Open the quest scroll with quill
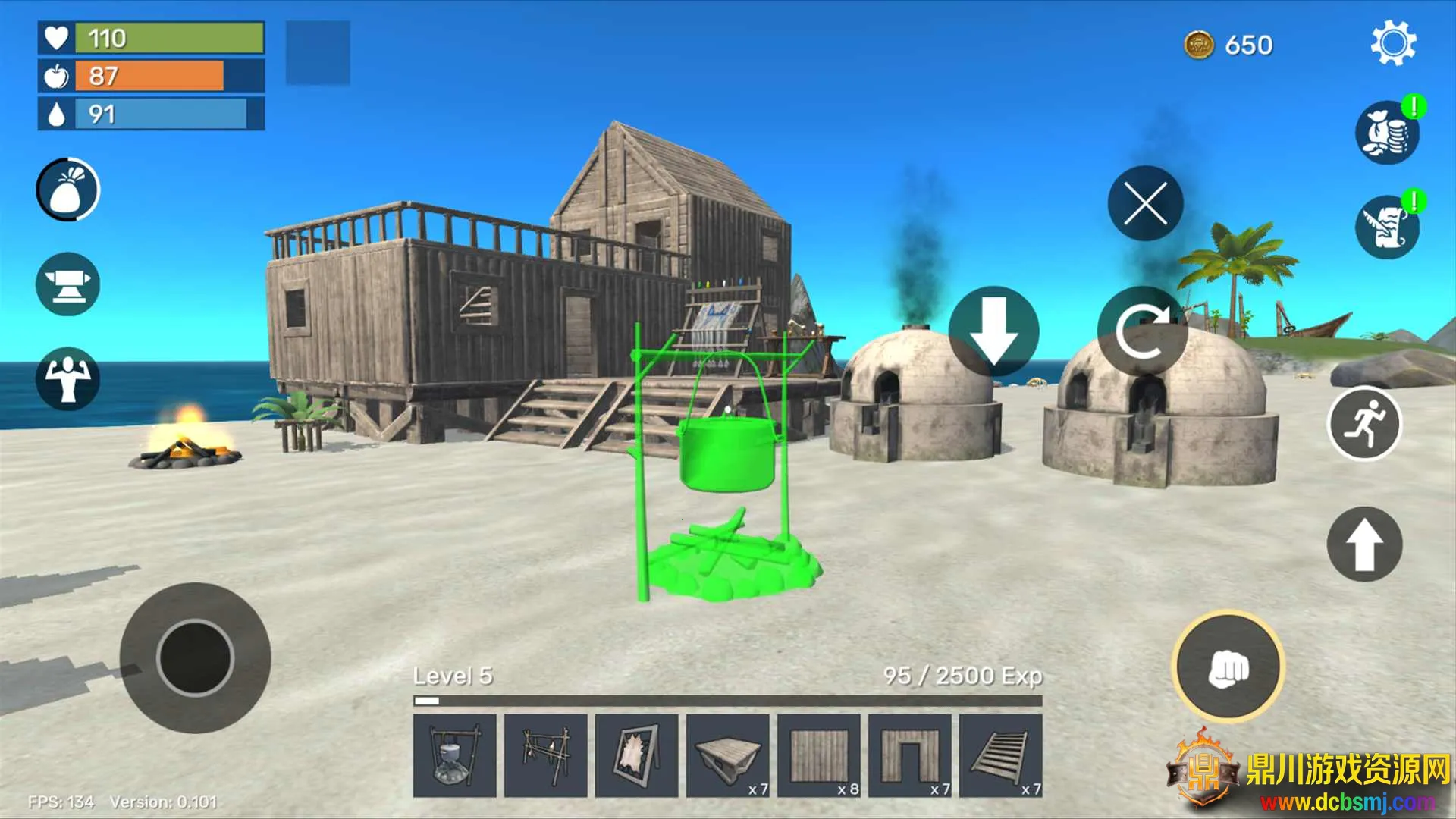Screen dimensions: 1456x819 click(1387, 227)
